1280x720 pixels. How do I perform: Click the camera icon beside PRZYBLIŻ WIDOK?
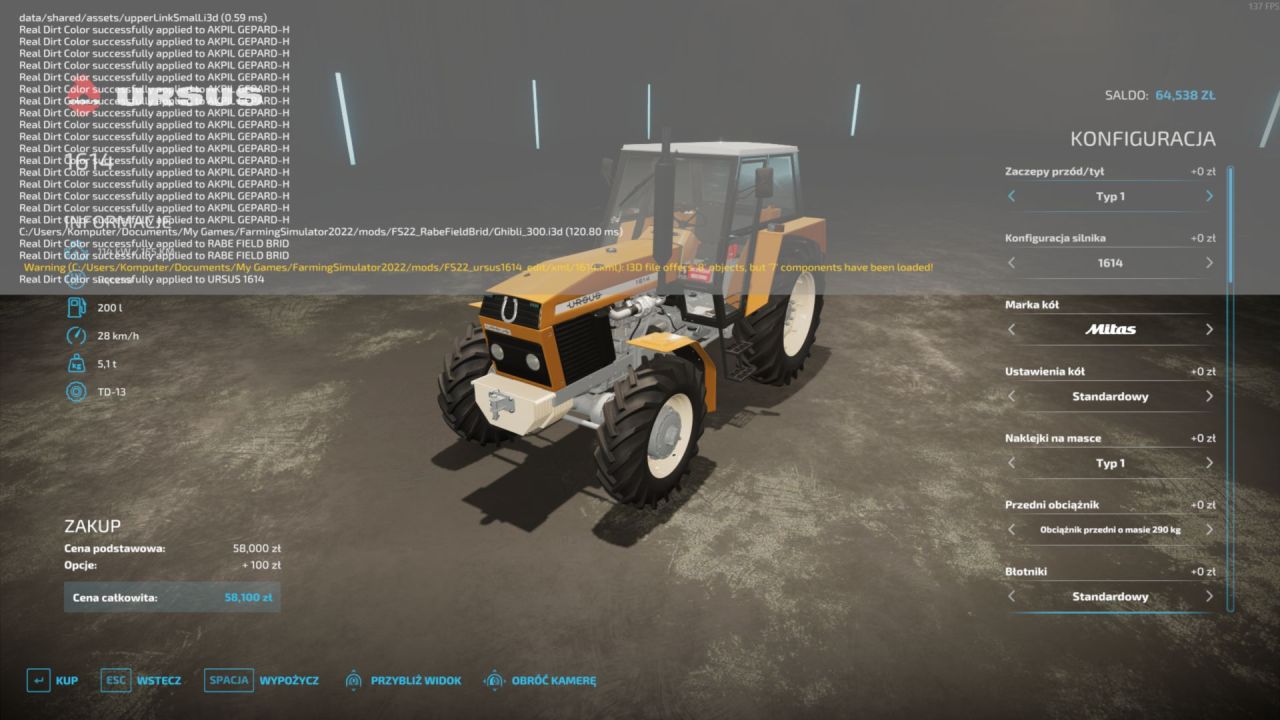[x=352, y=680]
